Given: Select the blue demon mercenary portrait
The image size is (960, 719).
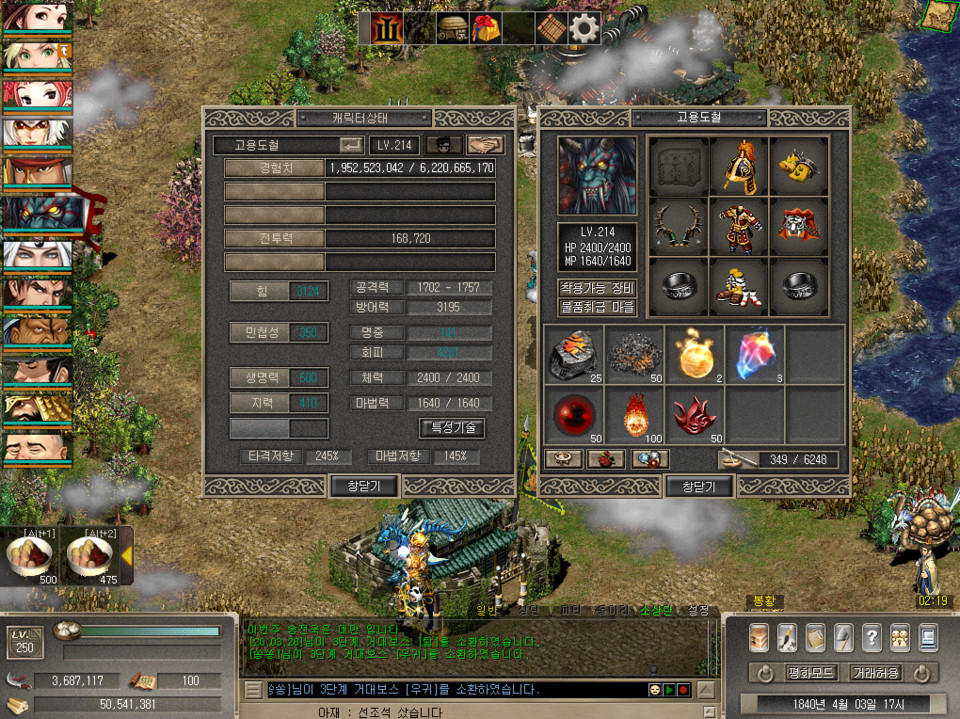Looking at the screenshot, I should 35,212.
